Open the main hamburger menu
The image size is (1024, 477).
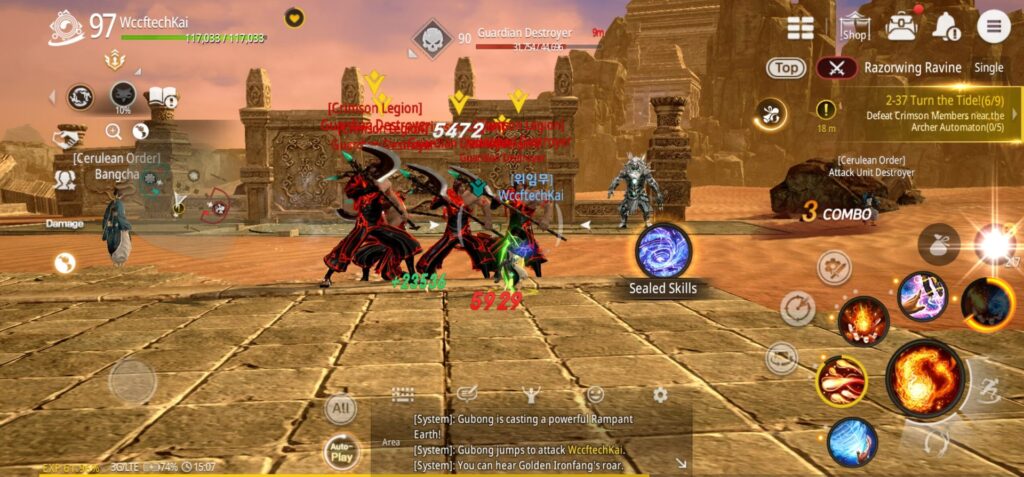993,26
